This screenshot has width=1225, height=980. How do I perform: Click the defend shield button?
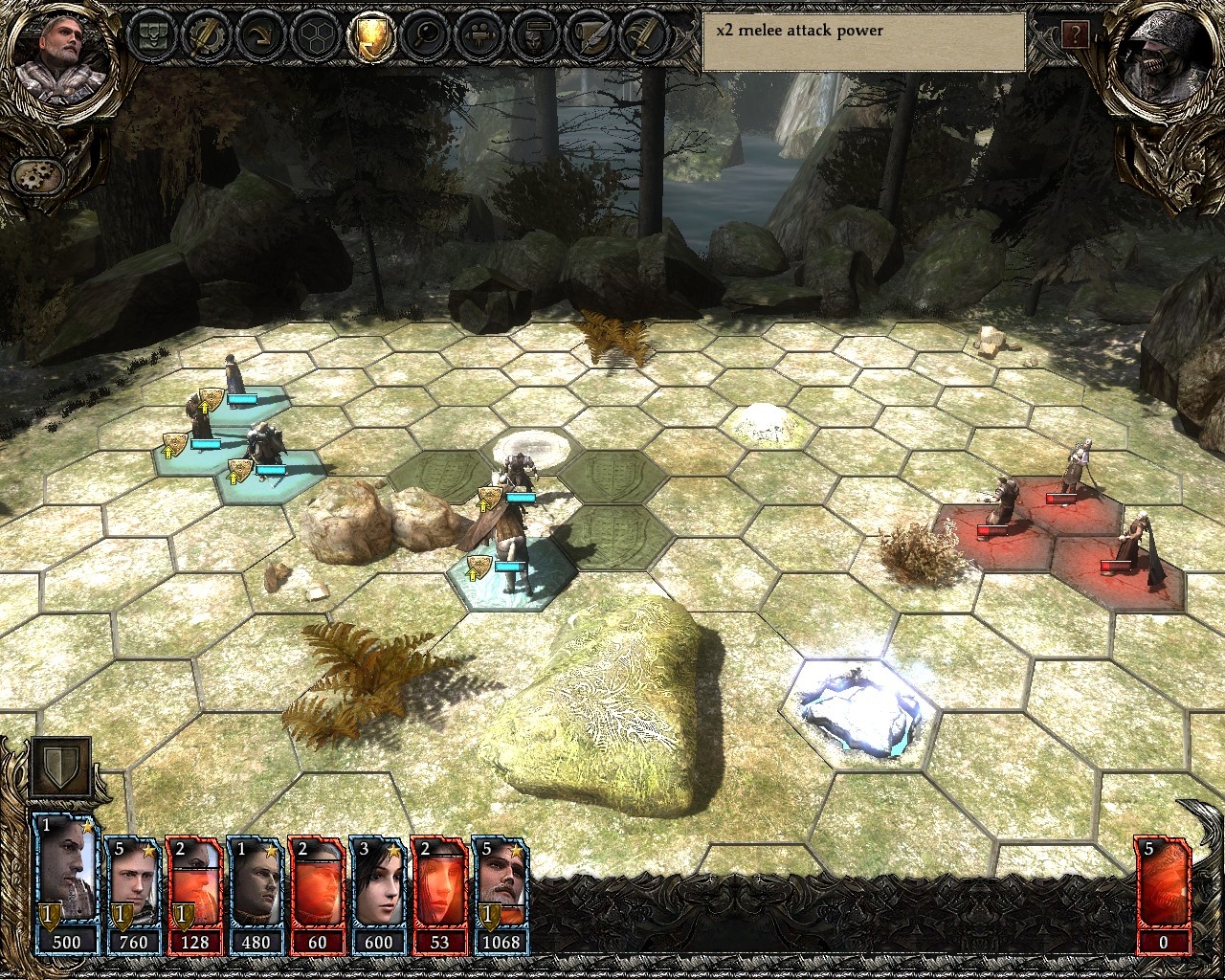point(60,768)
